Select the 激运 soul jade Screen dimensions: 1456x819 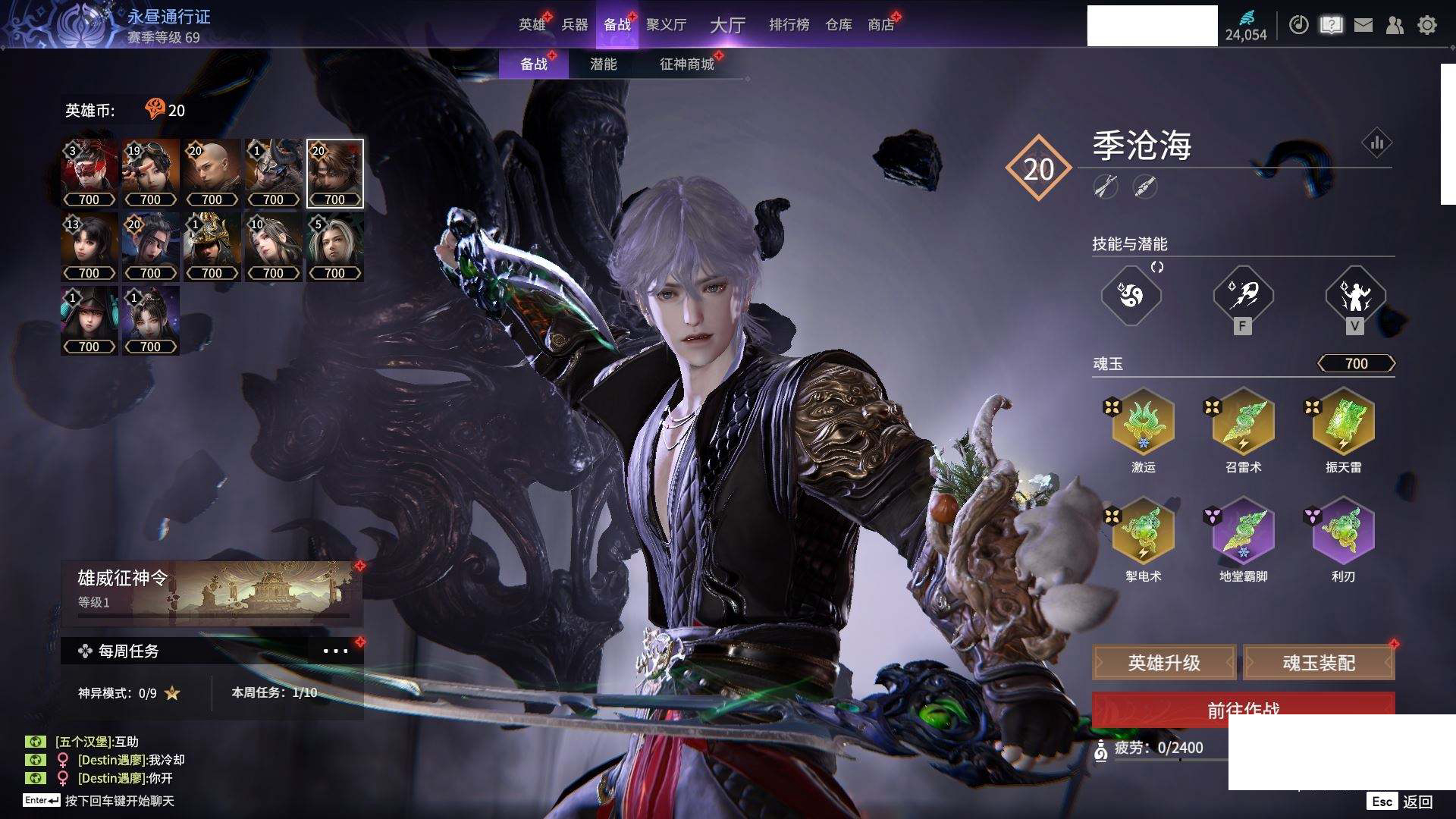[1143, 422]
